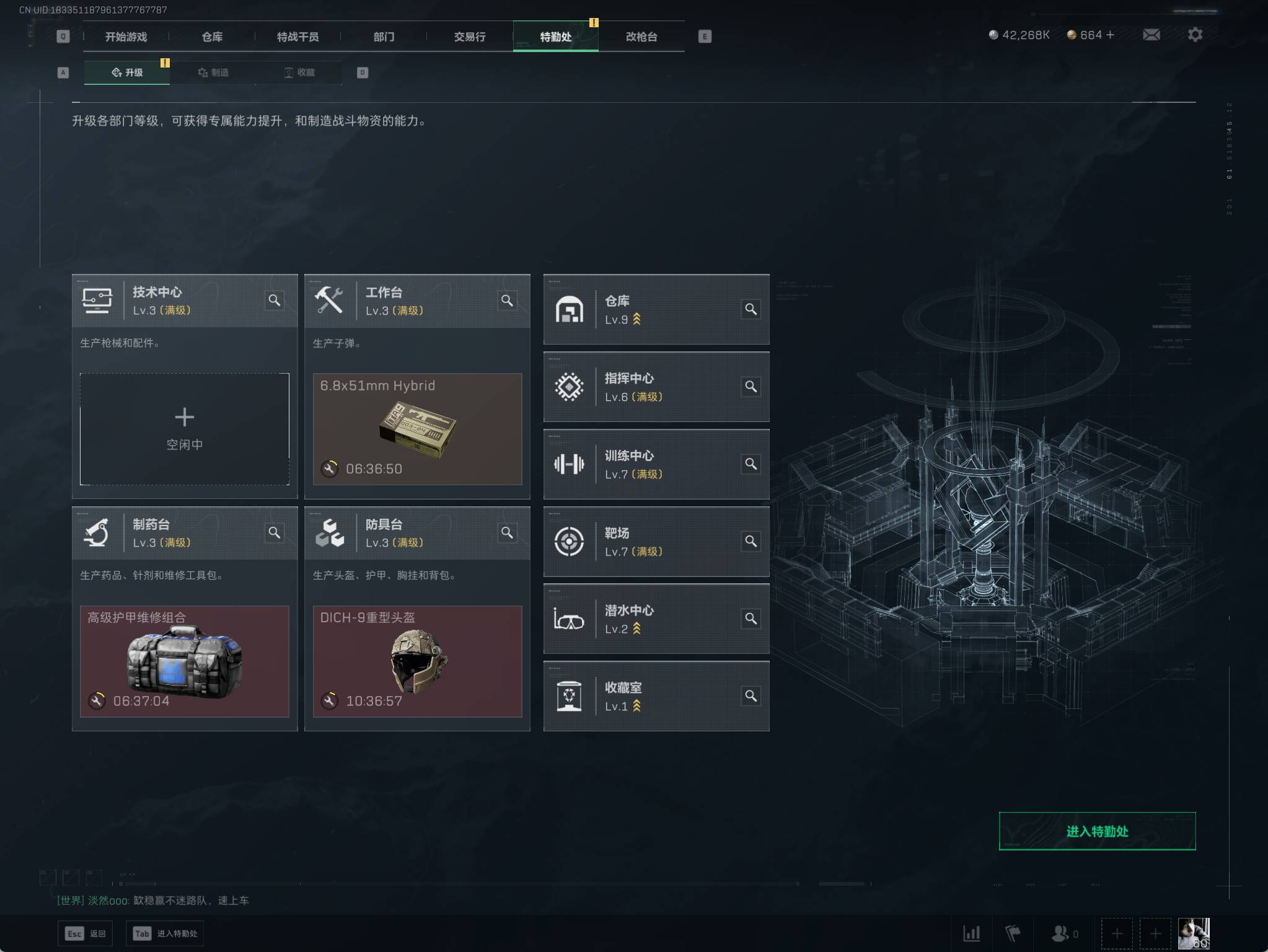The width and height of the screenshot is (1268, 952).
Task: Open the mail envelope icon
Action: click(1151, 35)
